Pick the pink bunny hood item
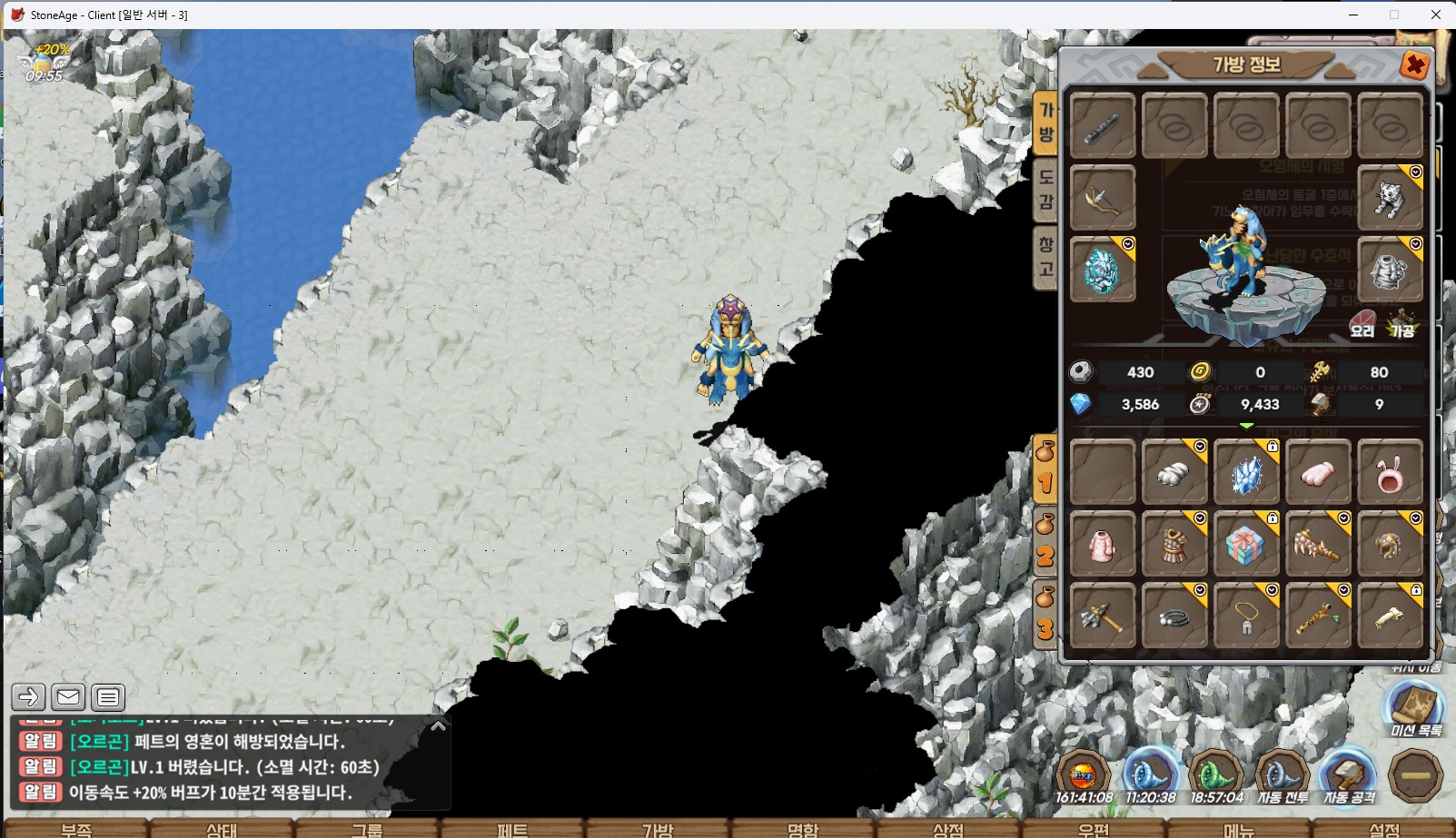Viewport: 1456px width, 838px height. [x=1390, y=472]
